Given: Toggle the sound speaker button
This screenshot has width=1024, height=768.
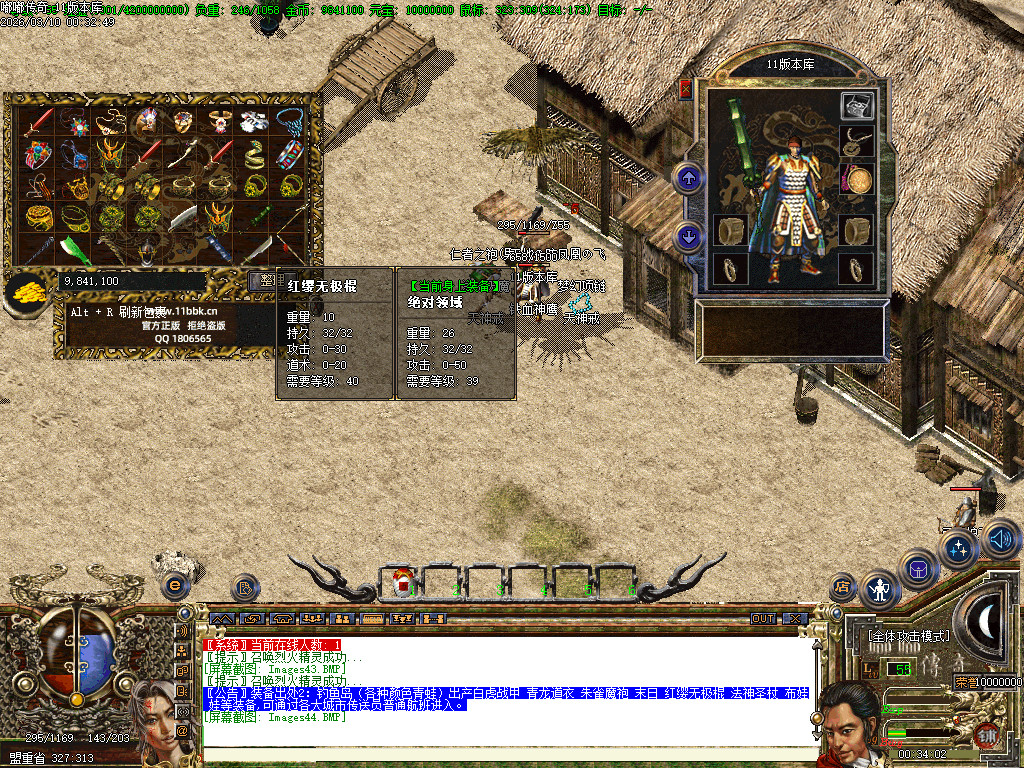Looking at the screenshot, I should tap(1002, 541).
